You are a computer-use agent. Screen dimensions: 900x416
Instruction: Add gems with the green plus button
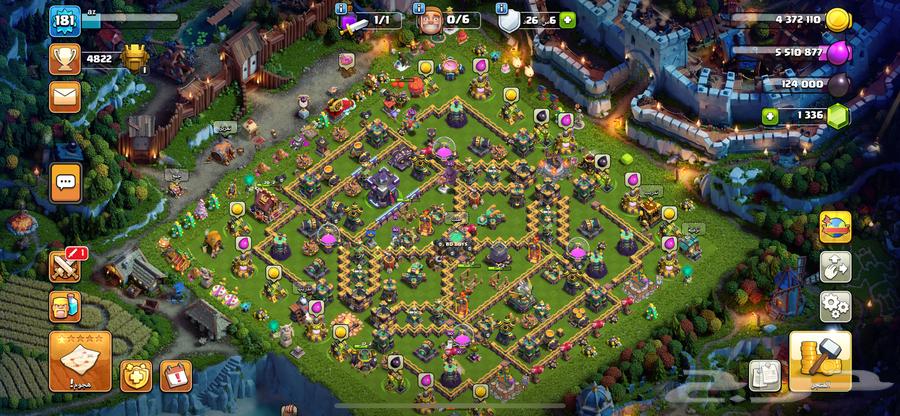point(770,117)
